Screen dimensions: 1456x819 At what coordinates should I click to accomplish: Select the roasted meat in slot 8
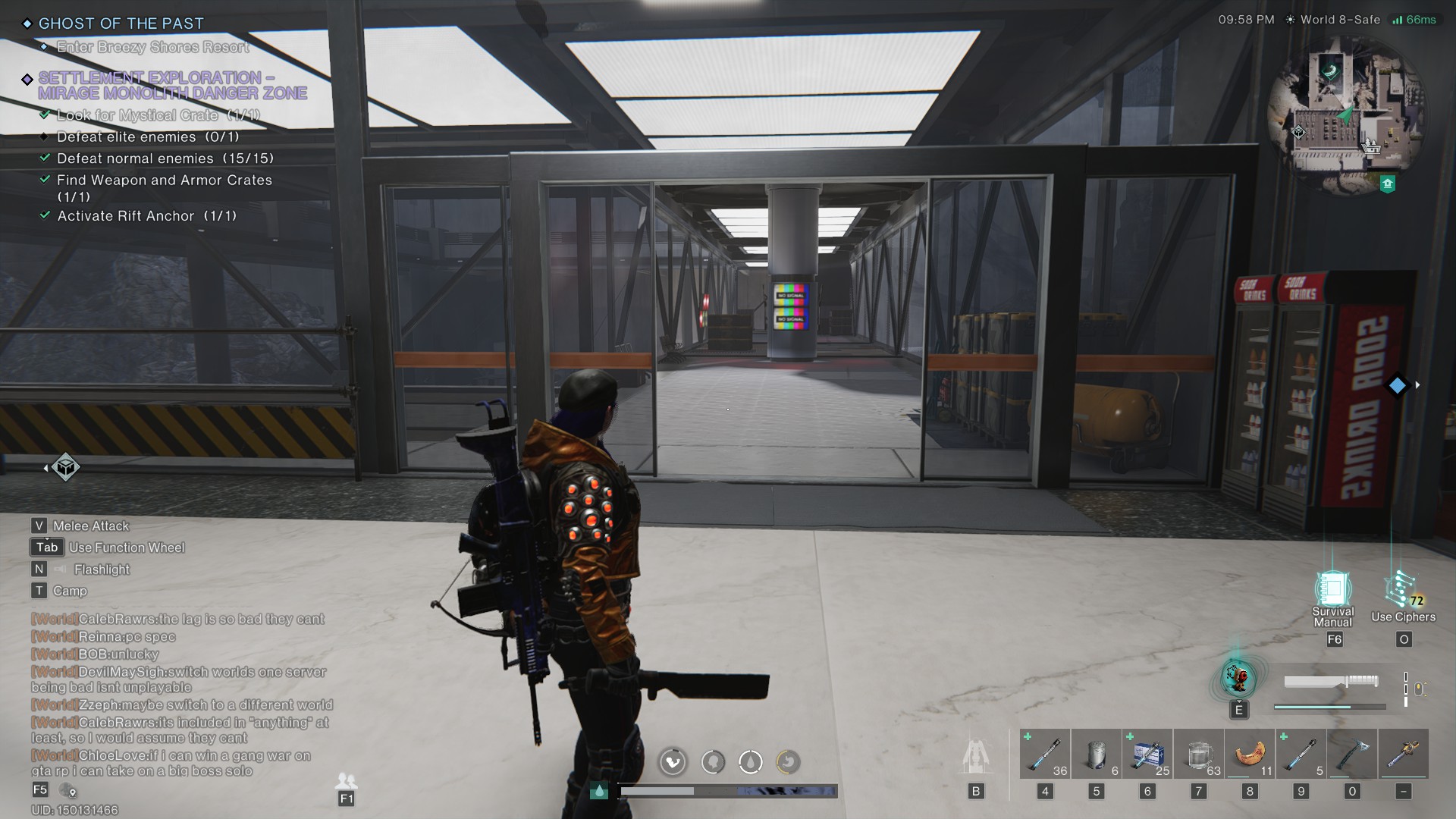pyautogui.click(x=1250, y=753)
